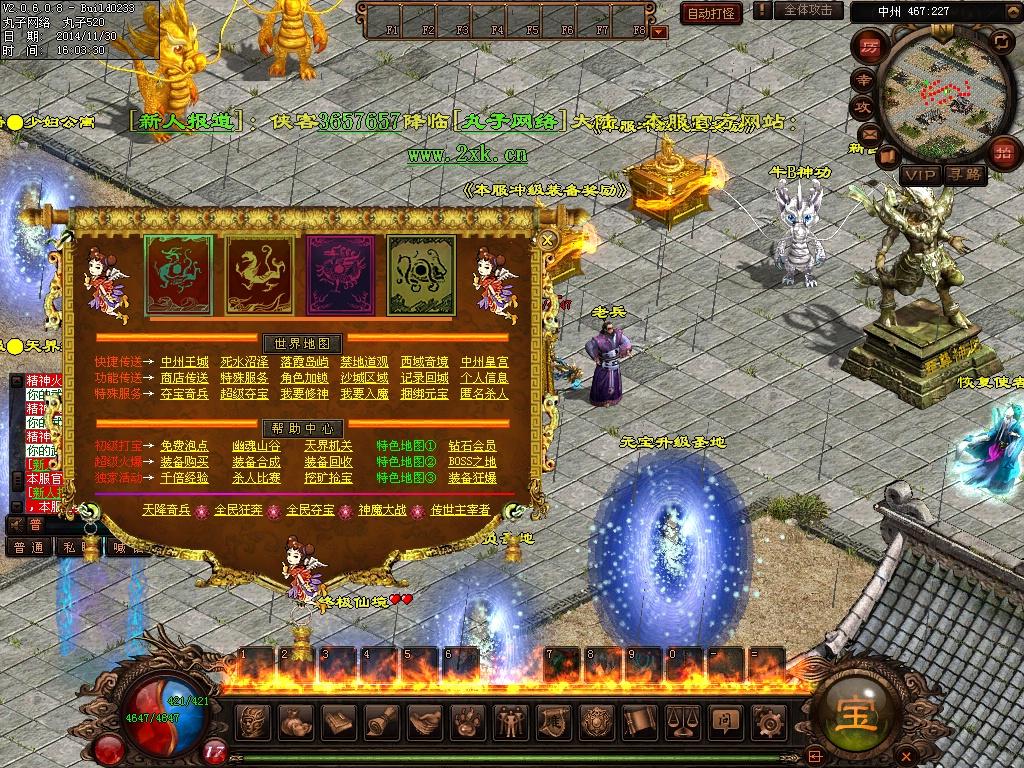The height and width of the screenshot is (768, 1024).
Task: Open the settings gear icon
Action: click(768, 721)
